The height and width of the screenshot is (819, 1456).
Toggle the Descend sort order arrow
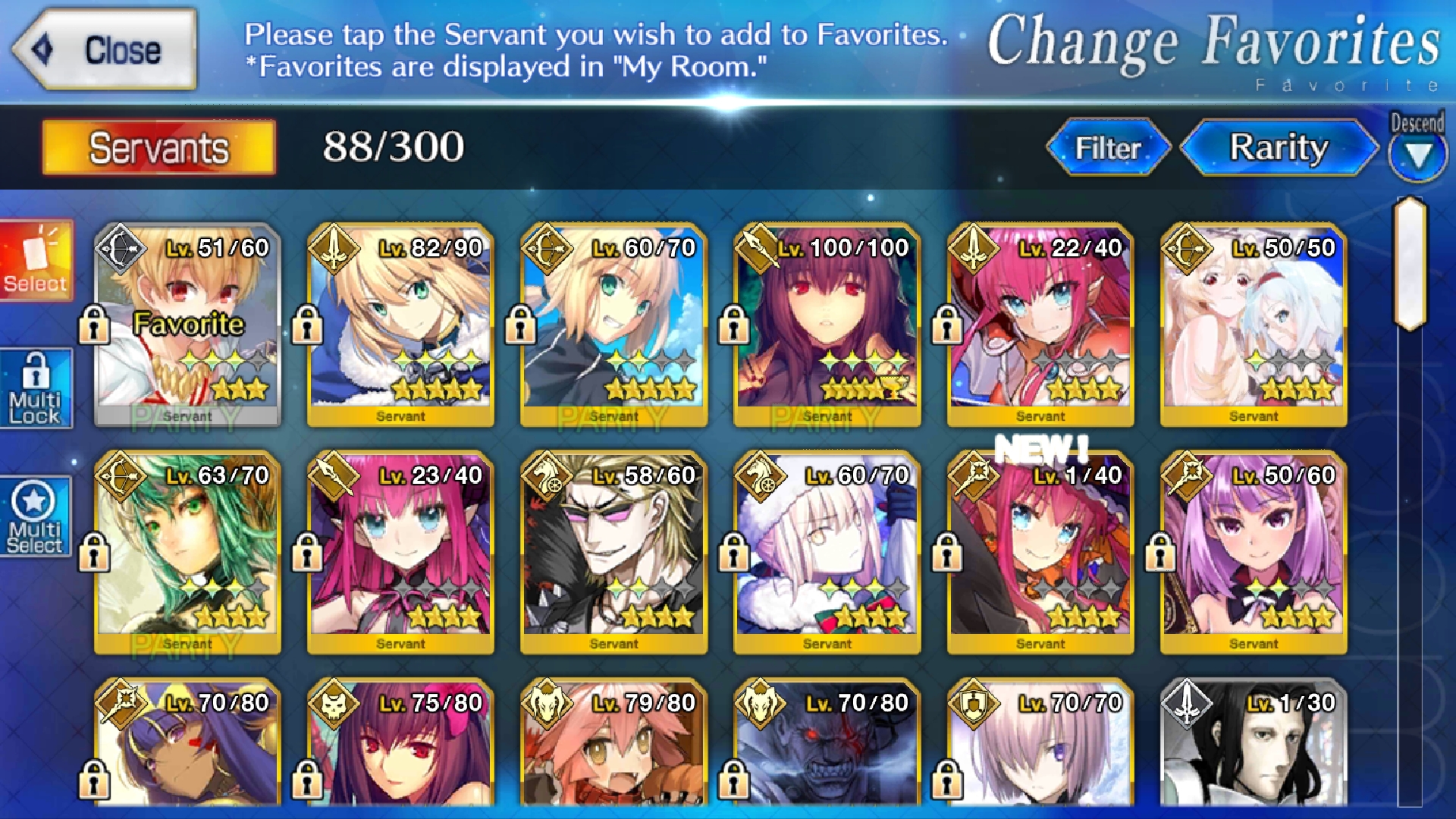pyautogui.click(x=1417, y=153)
